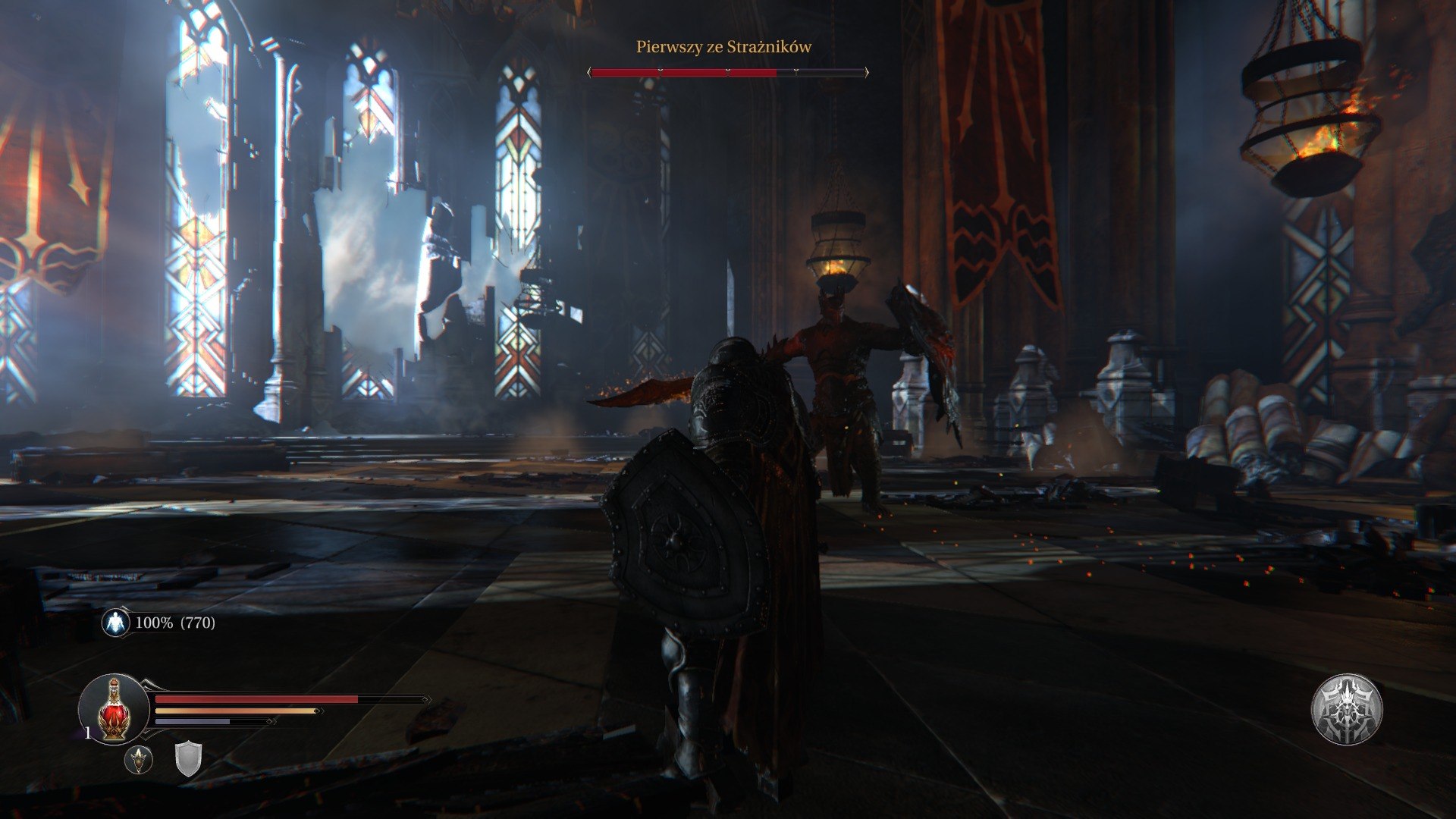Click the glowing figure experience multiplier icon

pos(116,623)
